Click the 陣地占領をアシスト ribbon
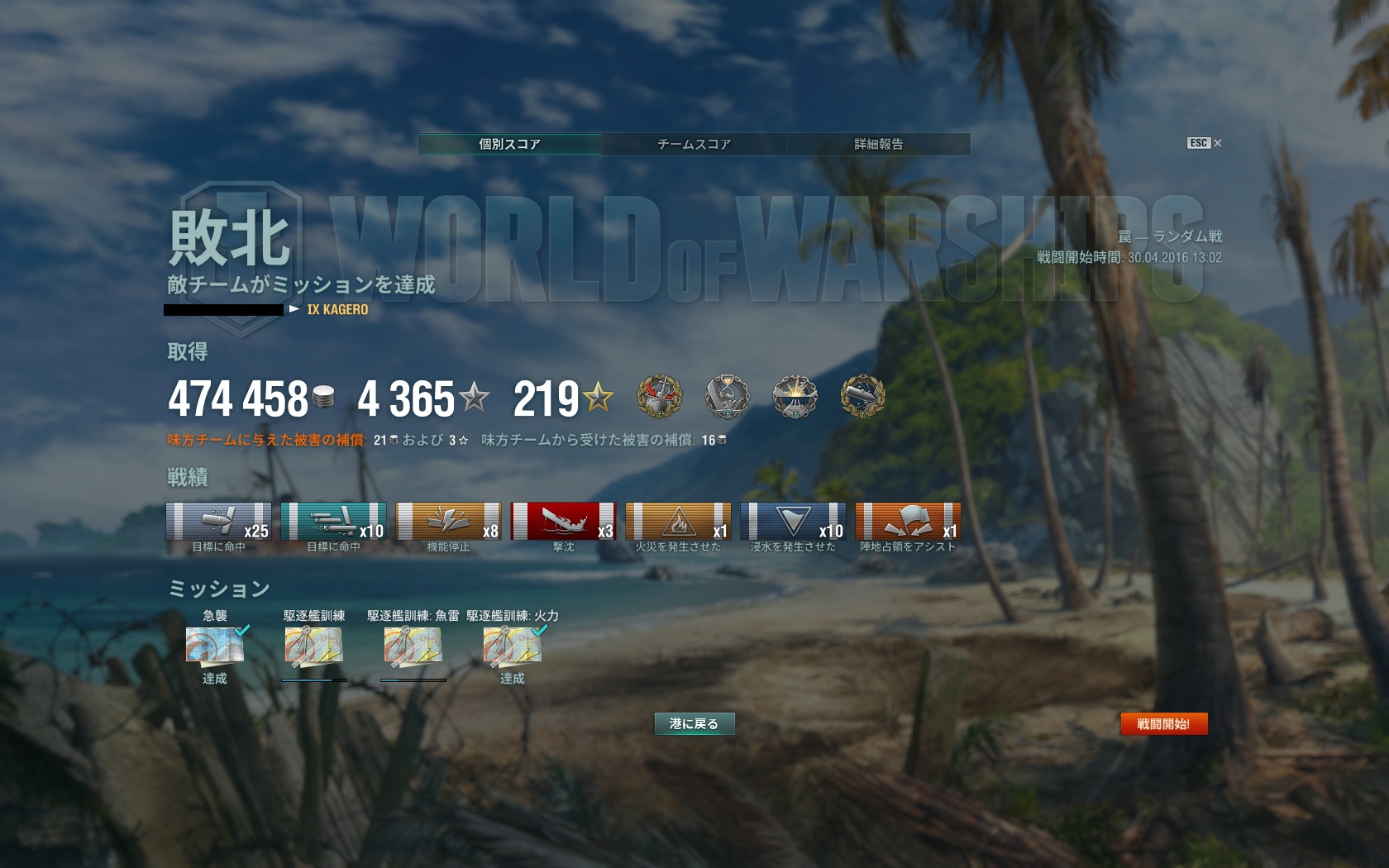 click(908, 521)
